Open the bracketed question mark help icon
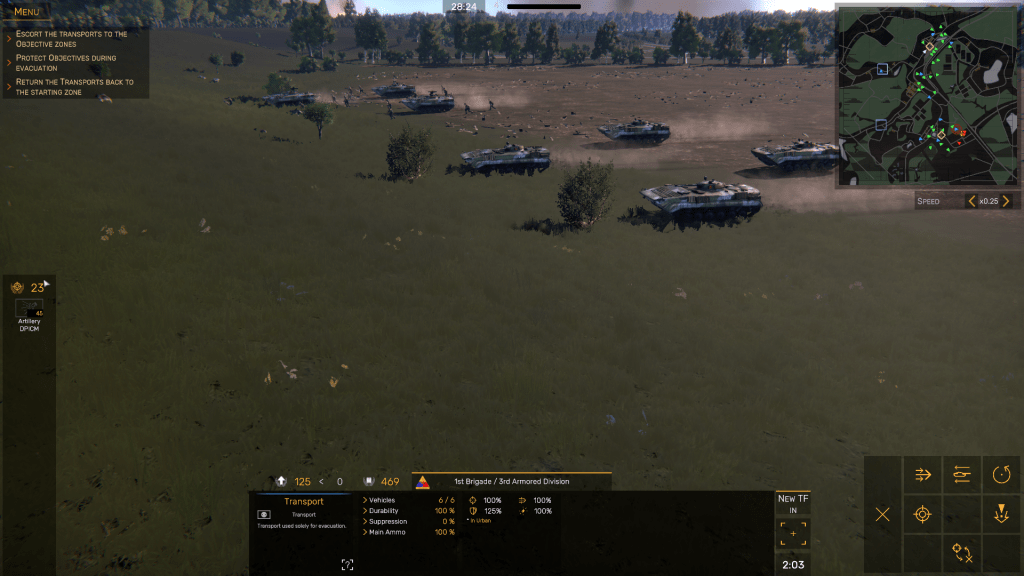This screenshot has height=576, width=1024. point(347,565)
